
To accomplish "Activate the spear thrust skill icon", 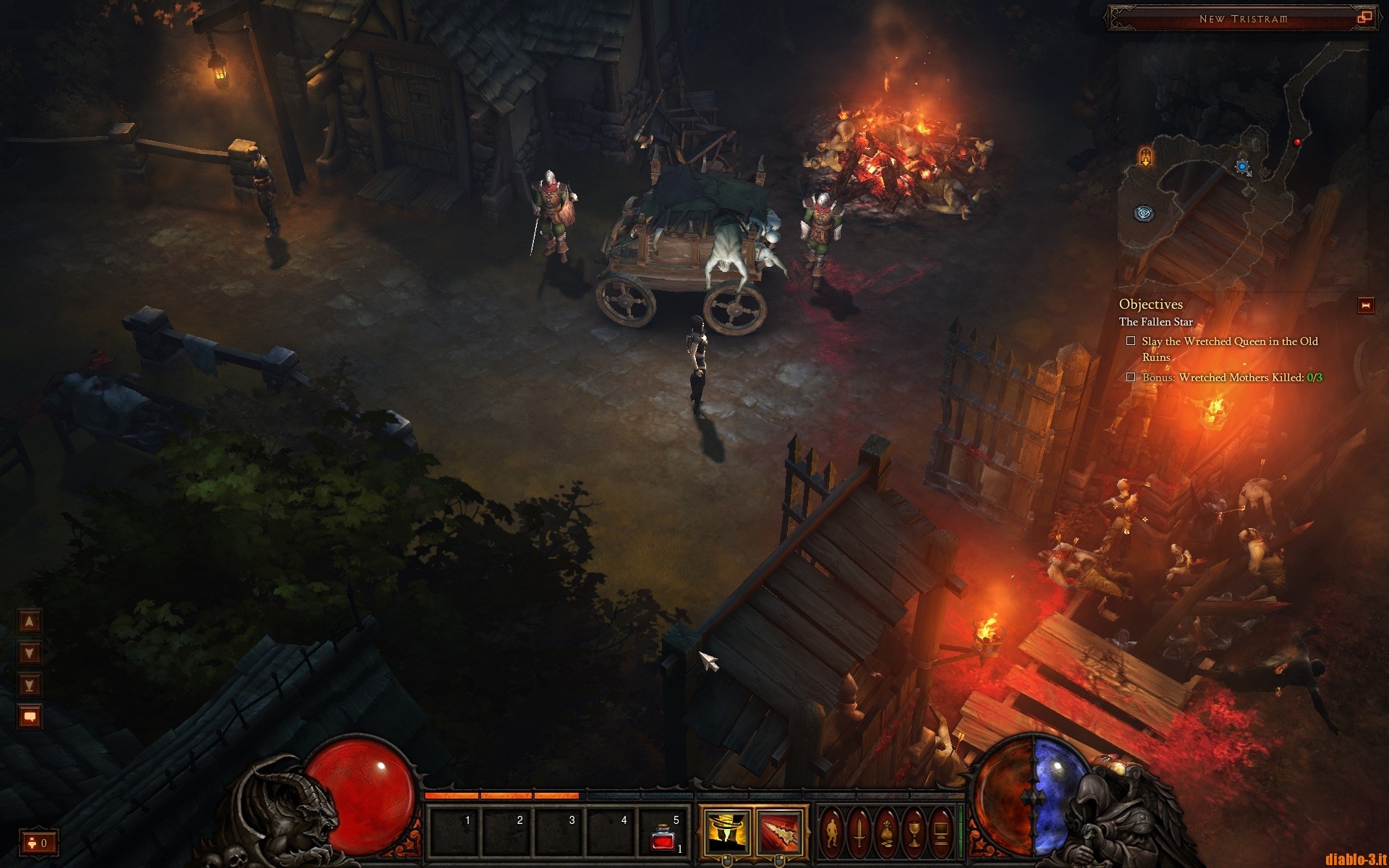I will [x=780, y=832].
